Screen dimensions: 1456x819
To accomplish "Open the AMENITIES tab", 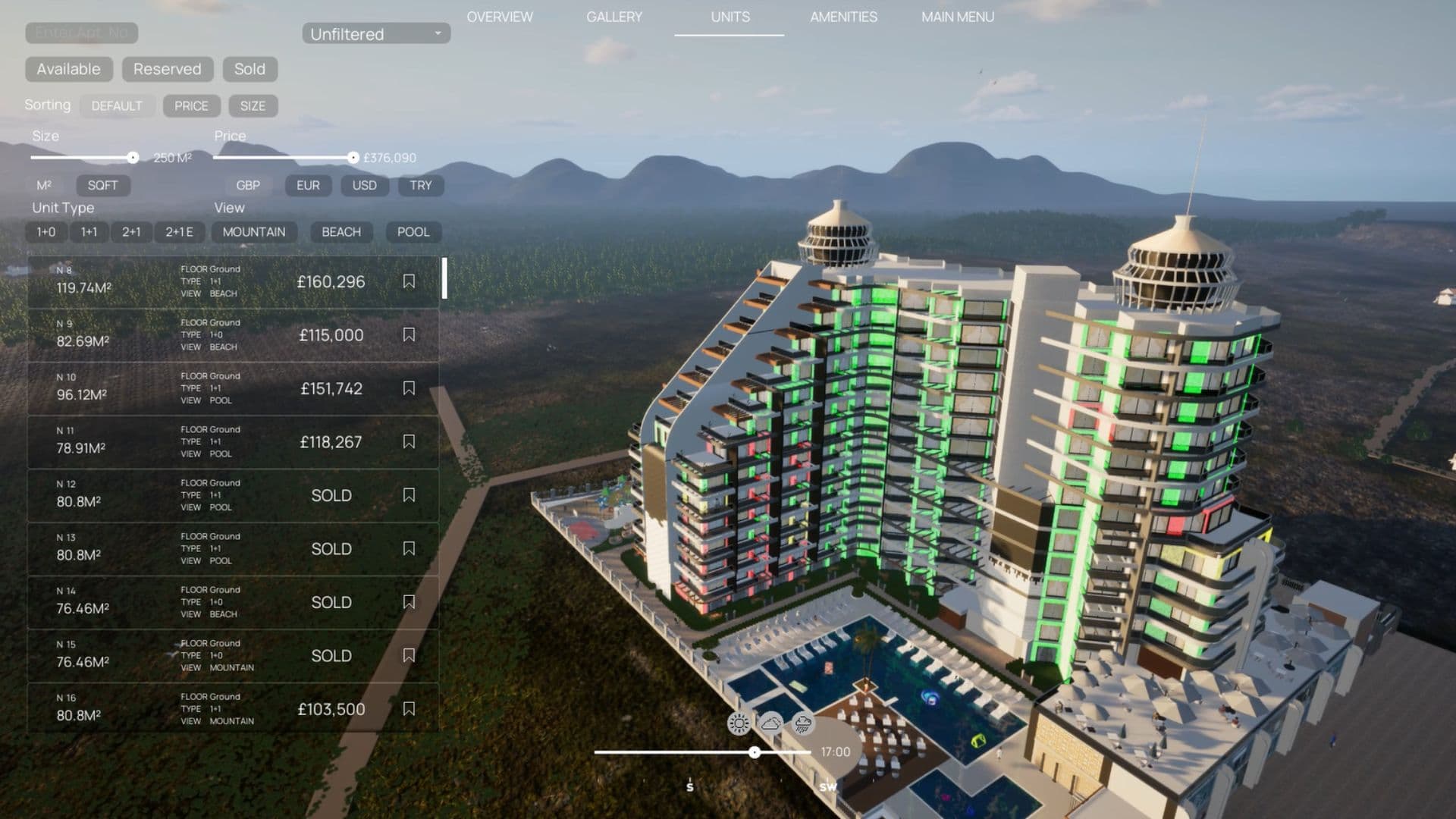I will click(843, 17).
